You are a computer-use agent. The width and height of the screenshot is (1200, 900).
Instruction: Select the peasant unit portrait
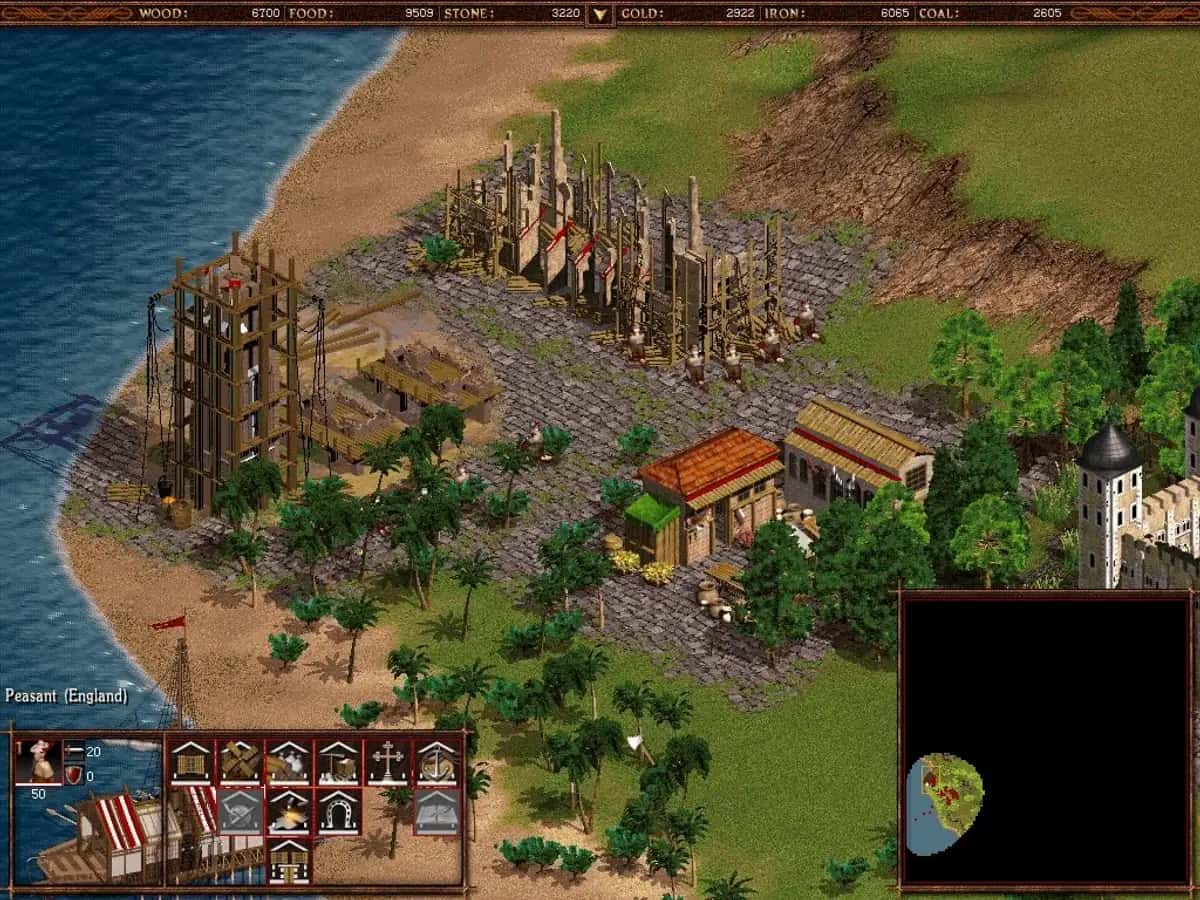point(38,762)
